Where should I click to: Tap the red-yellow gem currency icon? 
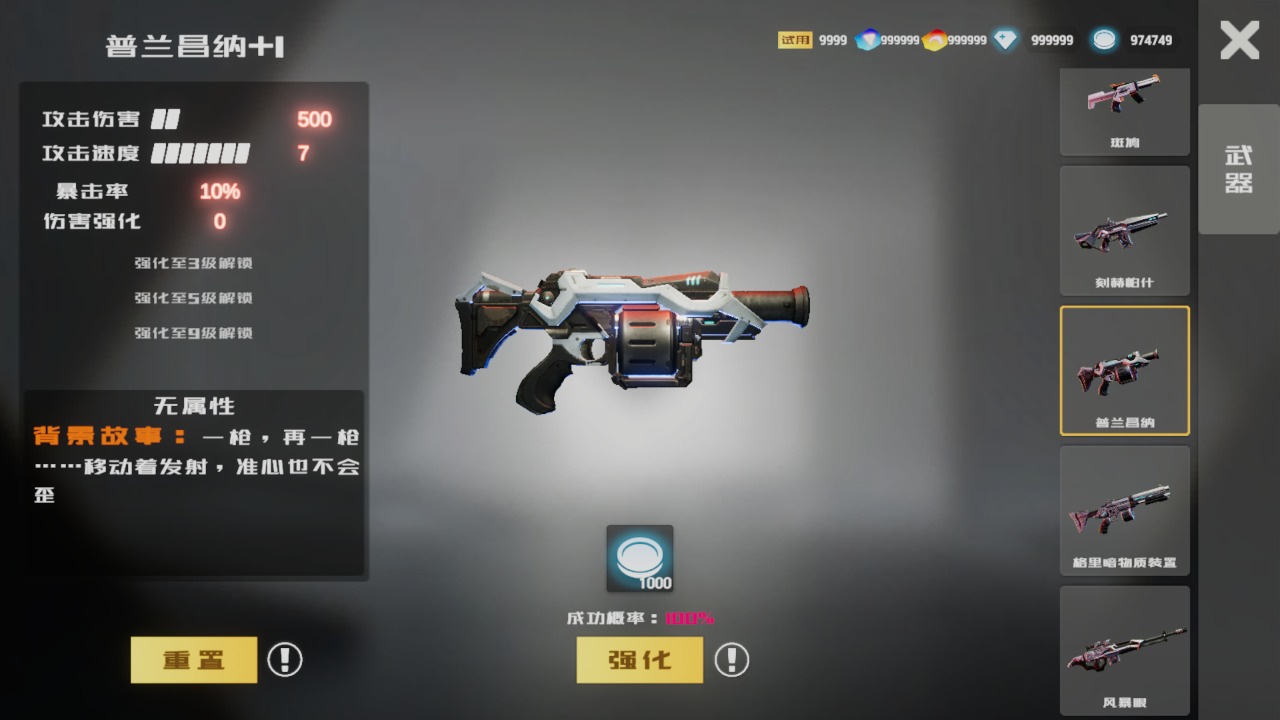pos(934,40)
